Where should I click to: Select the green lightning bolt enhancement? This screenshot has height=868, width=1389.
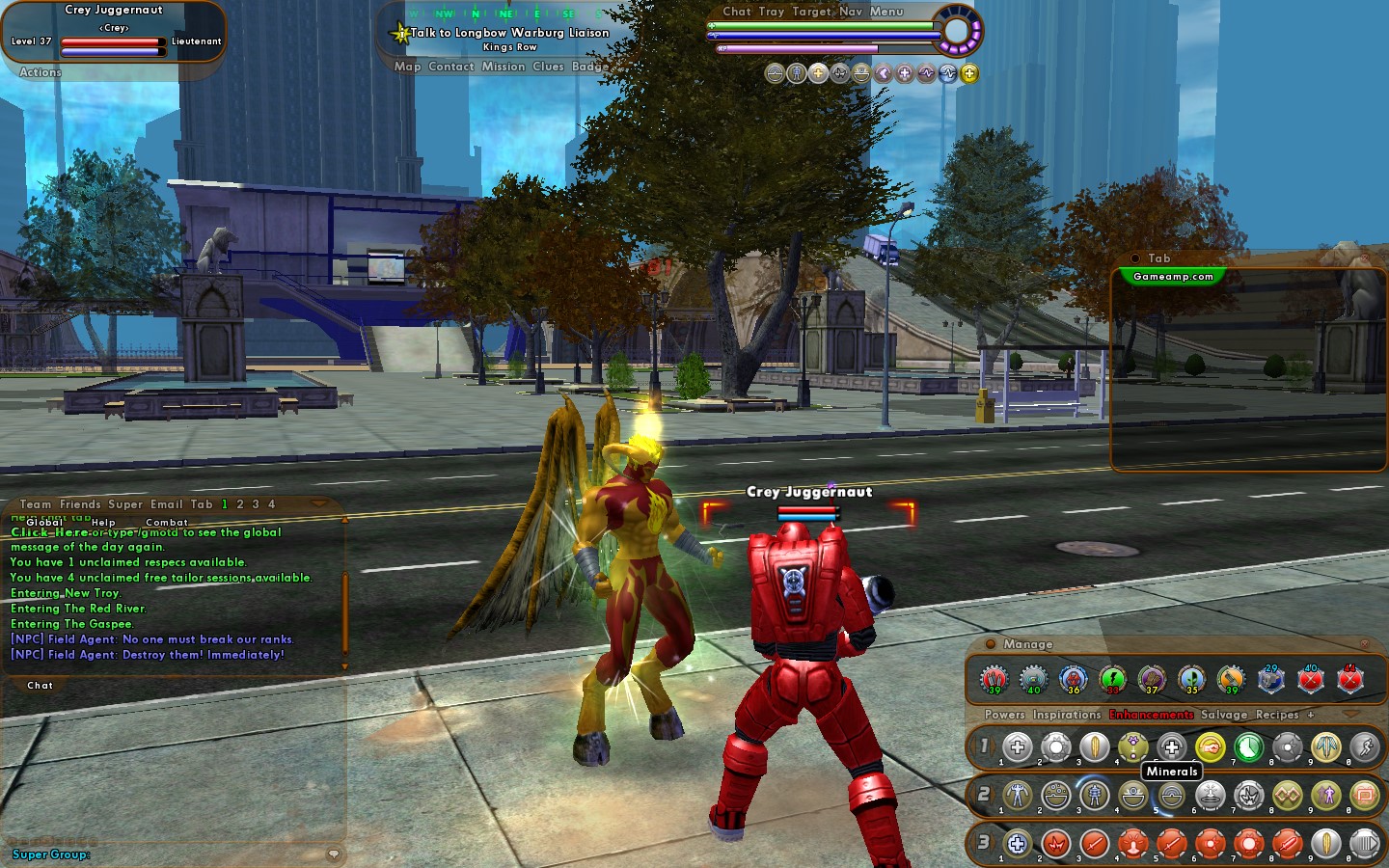pos(1113,679)
